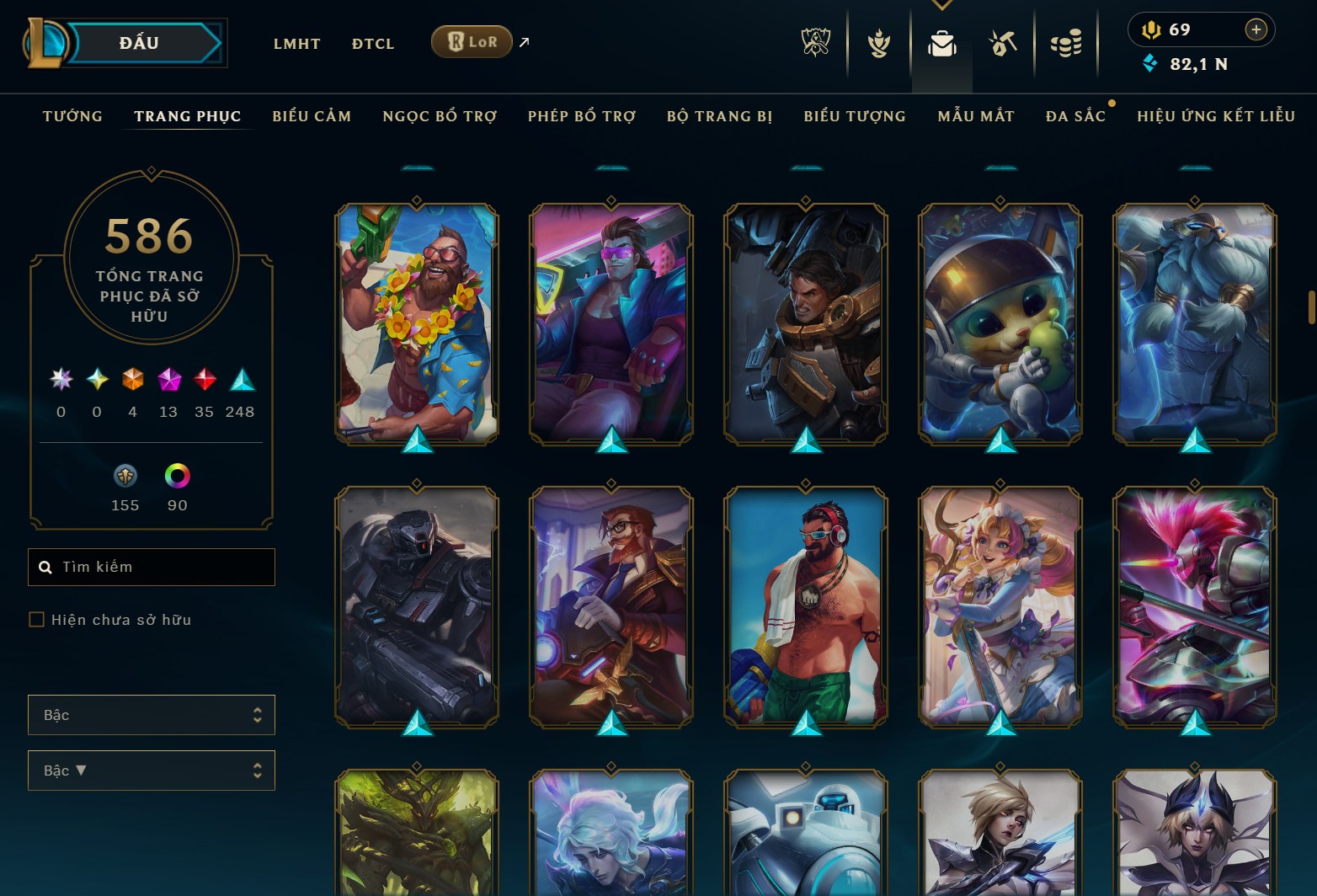
Task: Open the Esports trophy icon
Action: [x=814, y=44]
